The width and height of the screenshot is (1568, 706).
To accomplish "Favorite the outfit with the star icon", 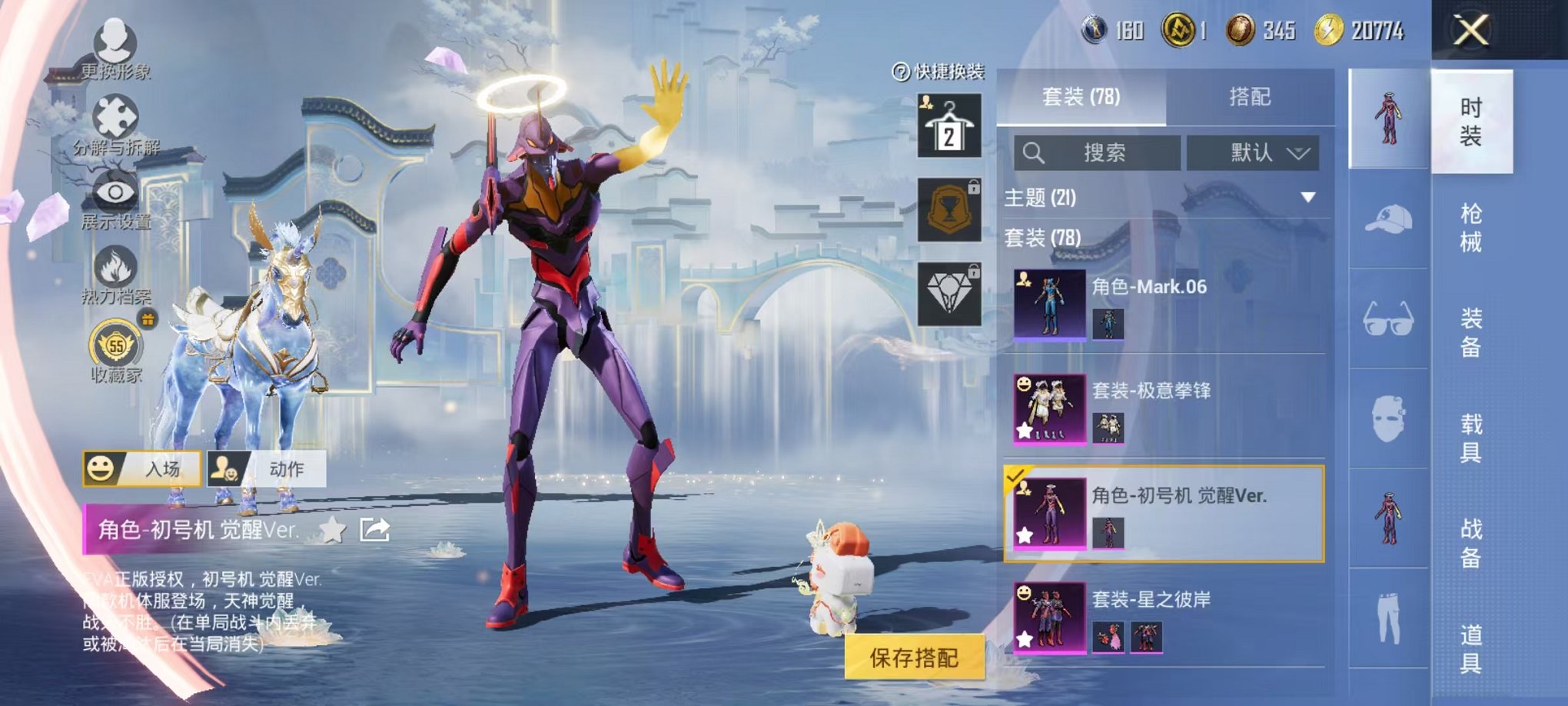I will pos(332,530).
